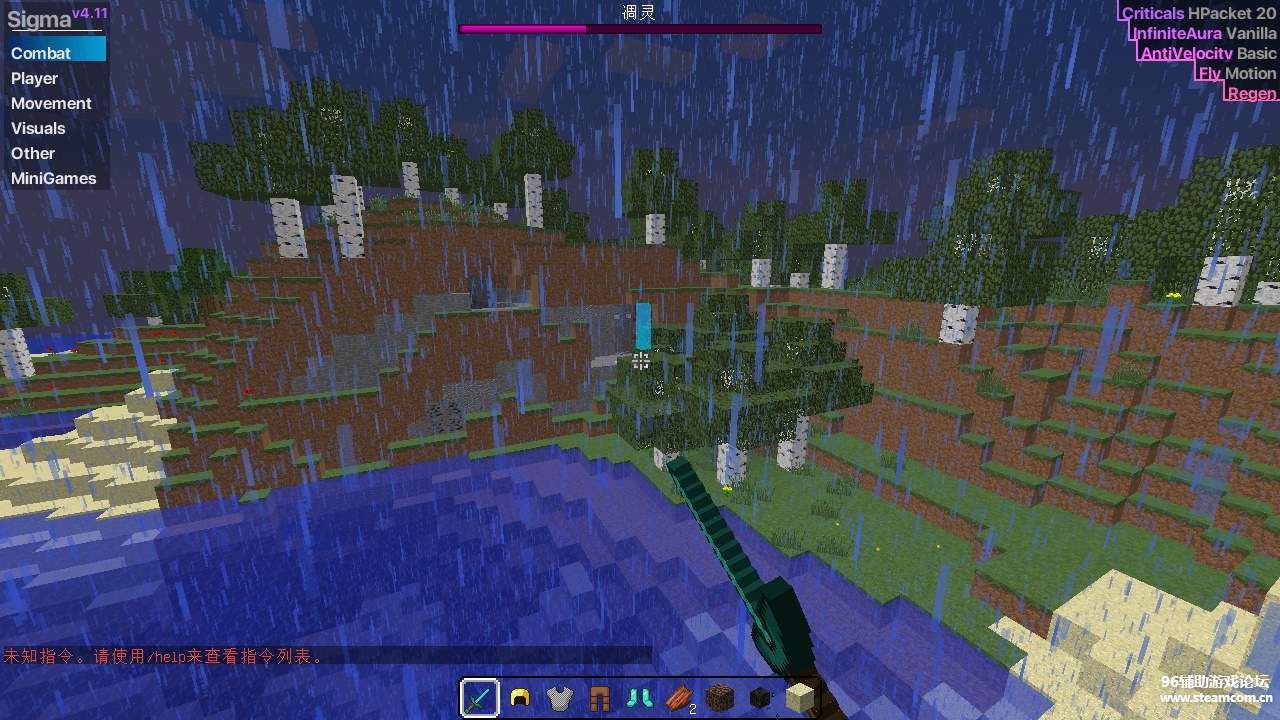Screen dimensions: 1280x720
Task: Select the leather leggings hotbar slot
Action: 599,697
